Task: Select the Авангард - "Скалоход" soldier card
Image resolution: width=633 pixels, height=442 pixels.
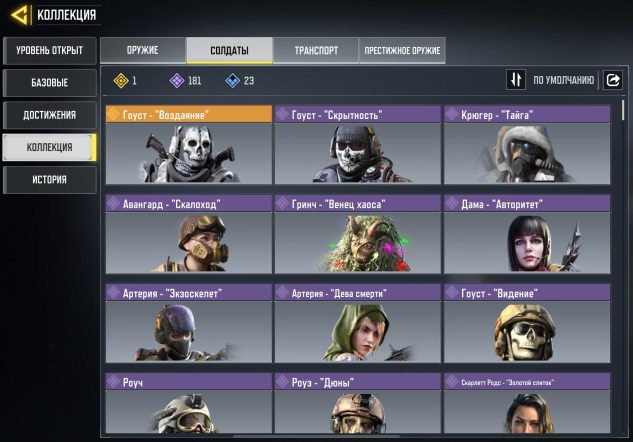Action: [188, 233]
